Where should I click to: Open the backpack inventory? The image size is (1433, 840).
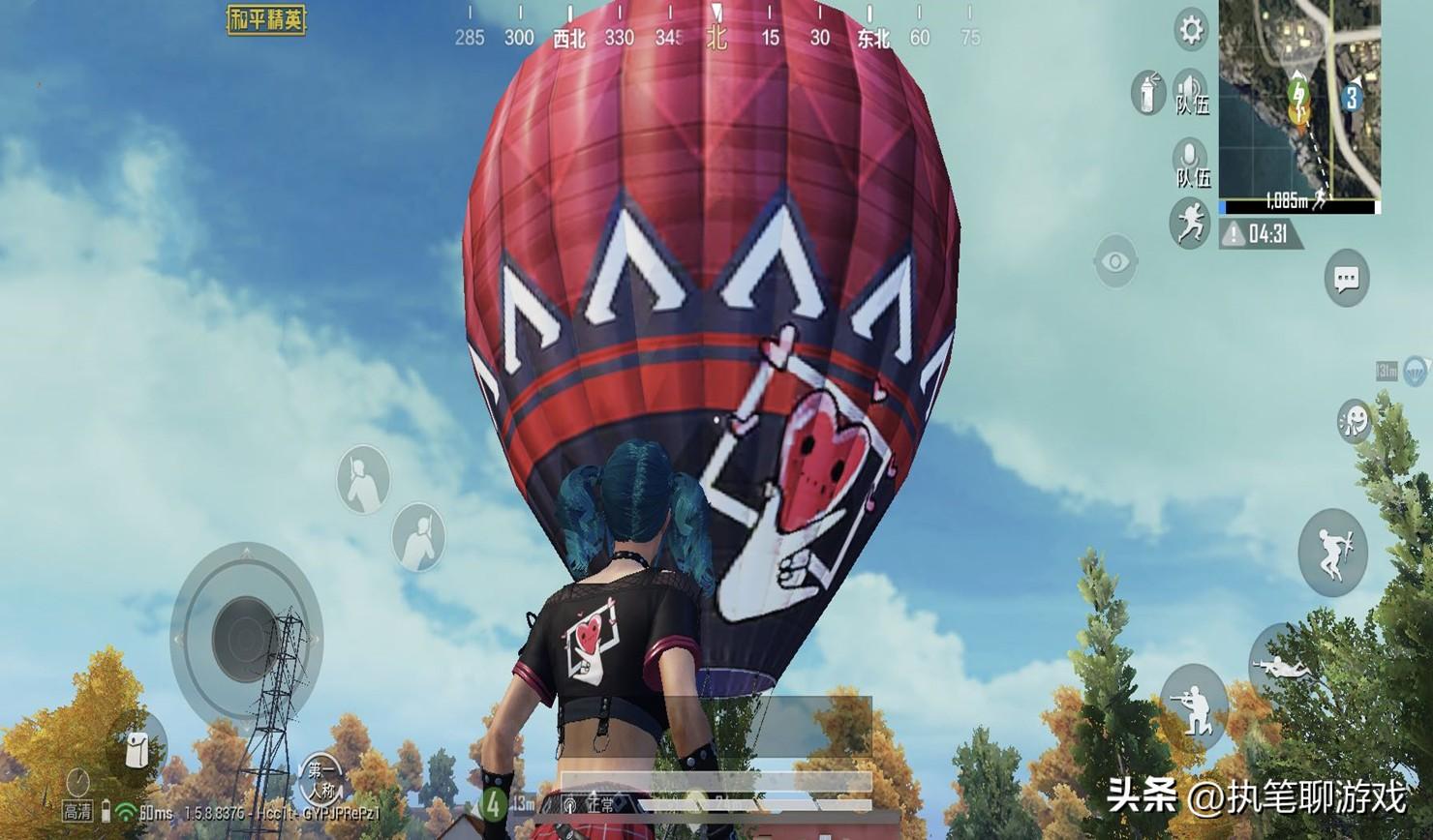click(x=140, y=747)
